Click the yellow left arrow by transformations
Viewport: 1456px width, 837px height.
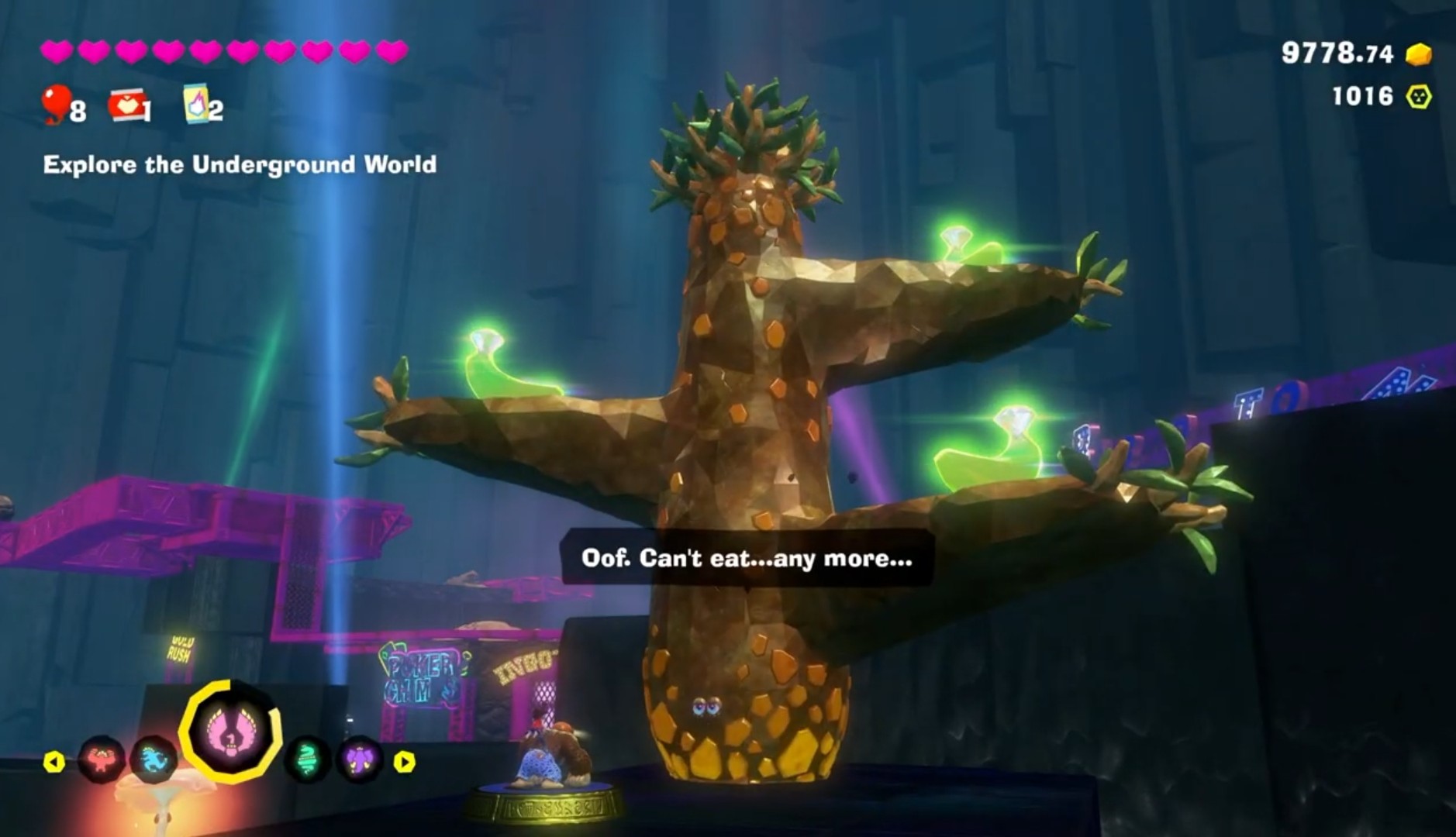pyautogui.click(x=53, y=763)
